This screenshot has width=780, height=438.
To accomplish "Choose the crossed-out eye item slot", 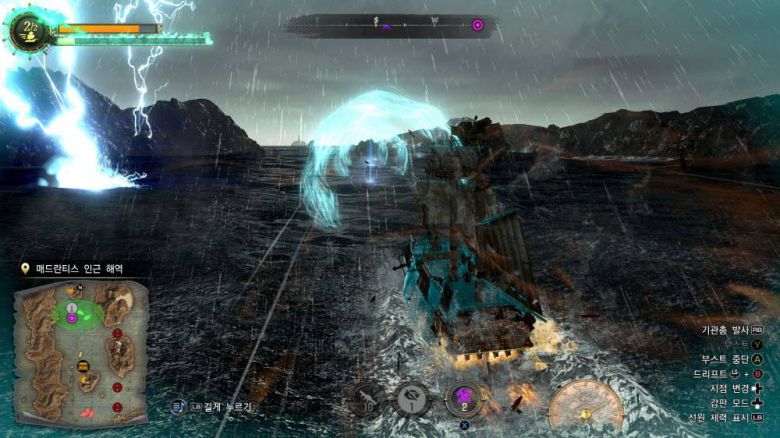I will [x=413, y=399].
